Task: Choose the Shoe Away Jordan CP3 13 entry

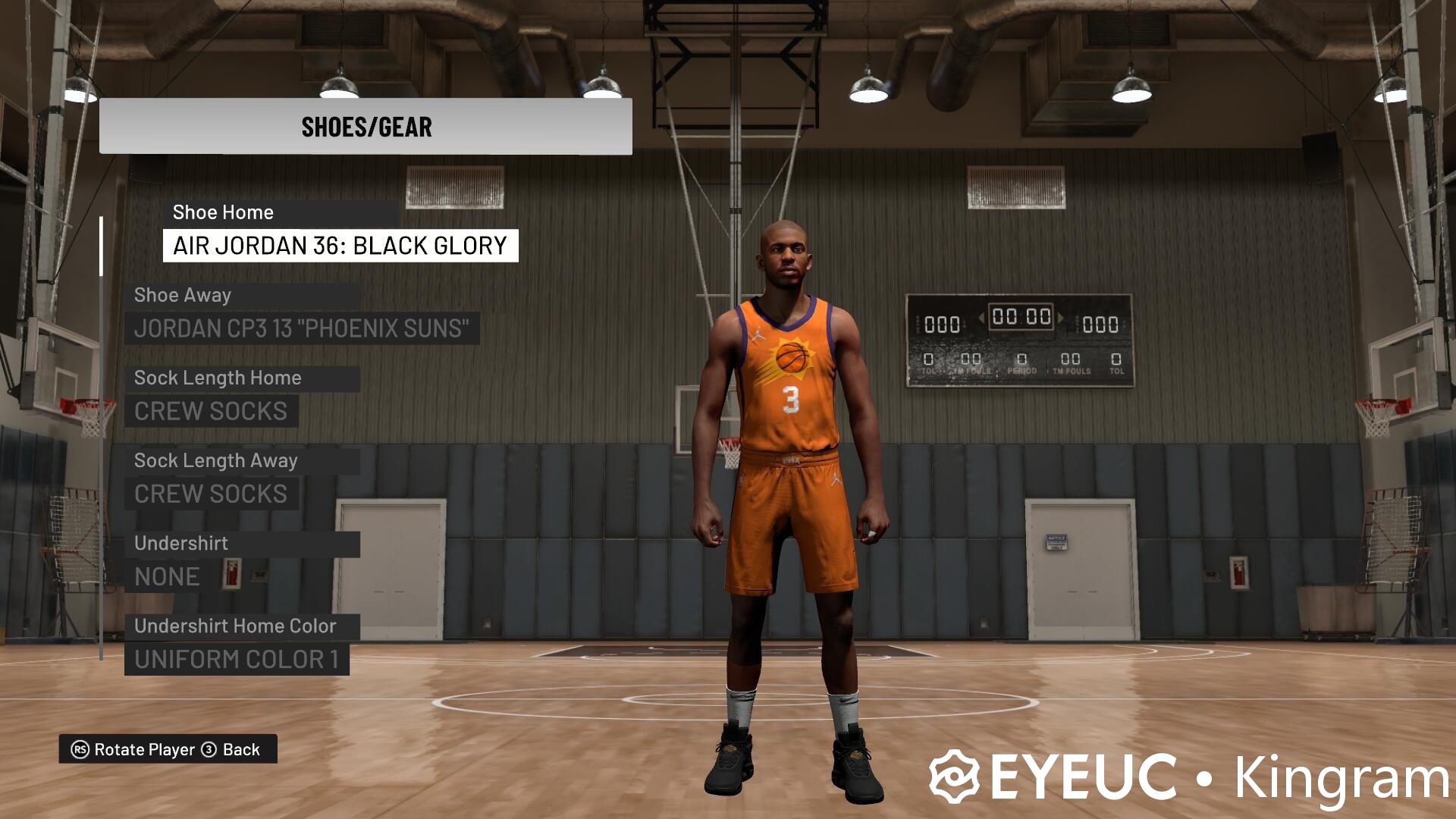Action: [x=302, y=328]
